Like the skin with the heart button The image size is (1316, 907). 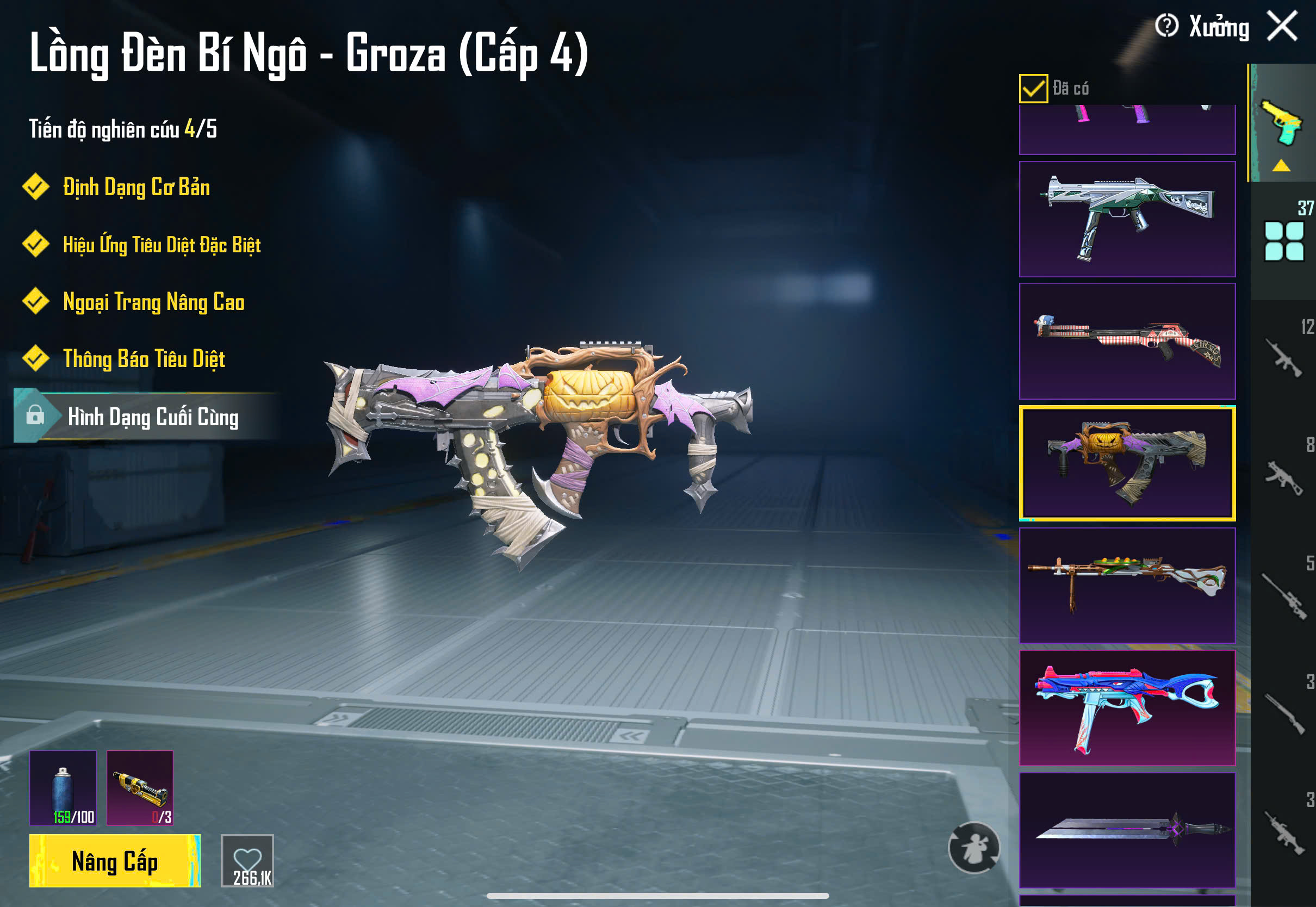pyautogui.click(x=247, y=860)
